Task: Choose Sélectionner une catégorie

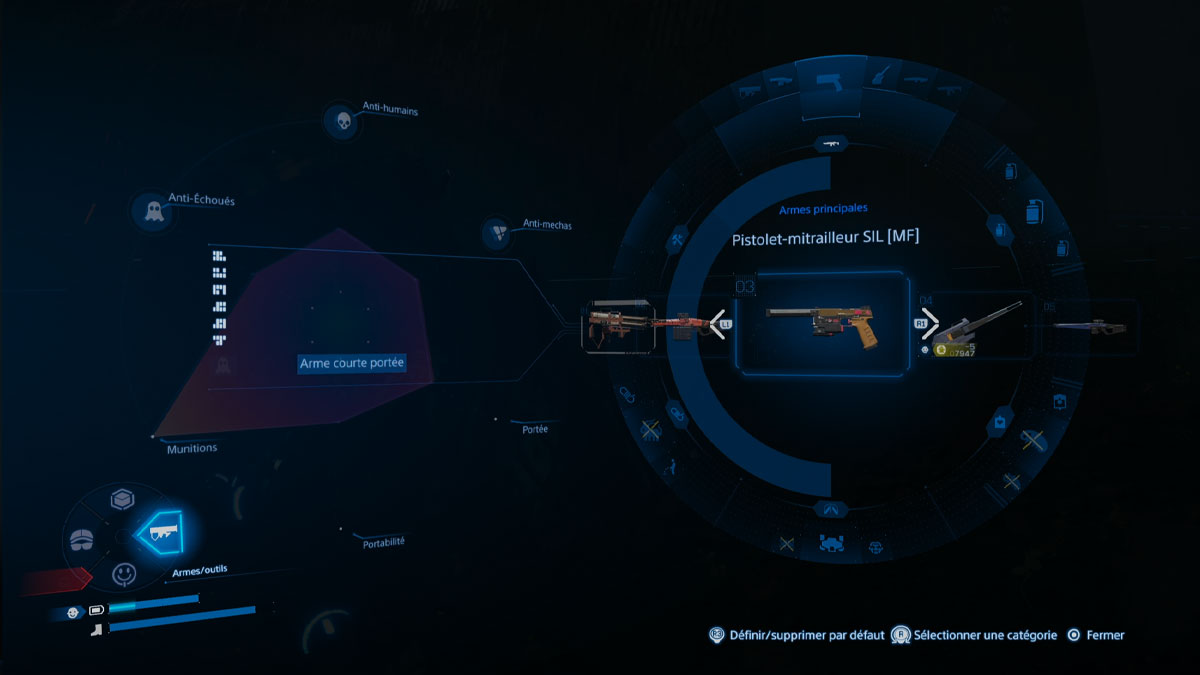Action: (973, 635)
